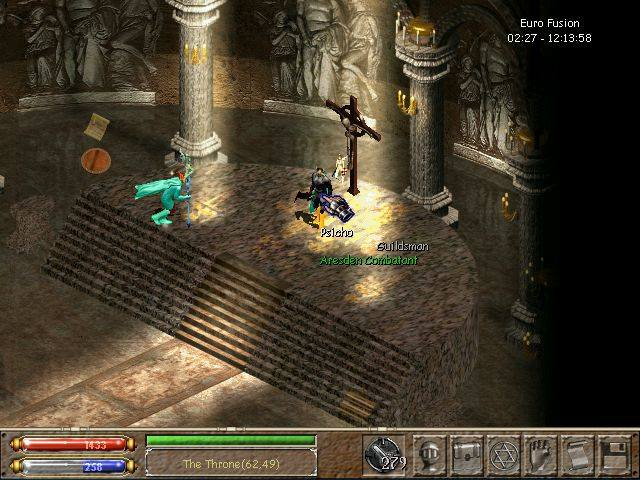Open the inventory chest icon
This screenshot has height=480, width=640.
coord(467,455)
